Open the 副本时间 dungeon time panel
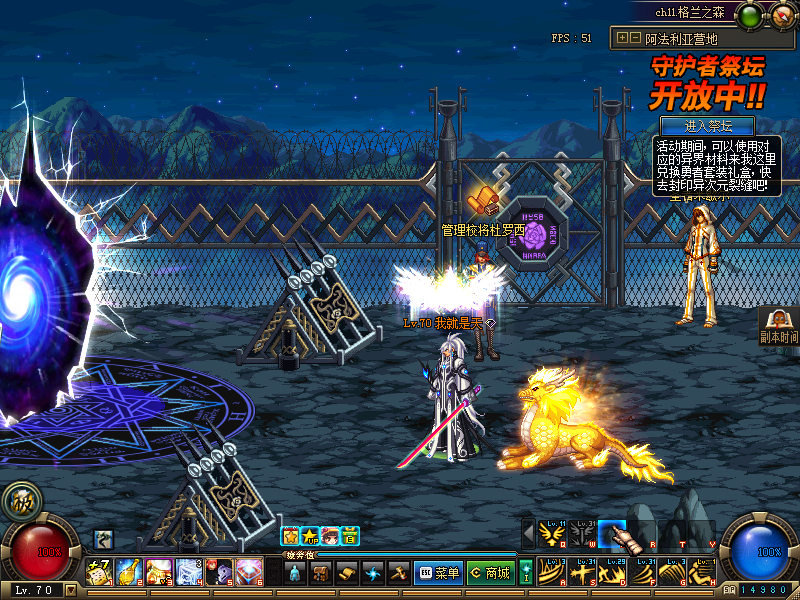This screenshot has height=600, width=800. click(779, 325)
